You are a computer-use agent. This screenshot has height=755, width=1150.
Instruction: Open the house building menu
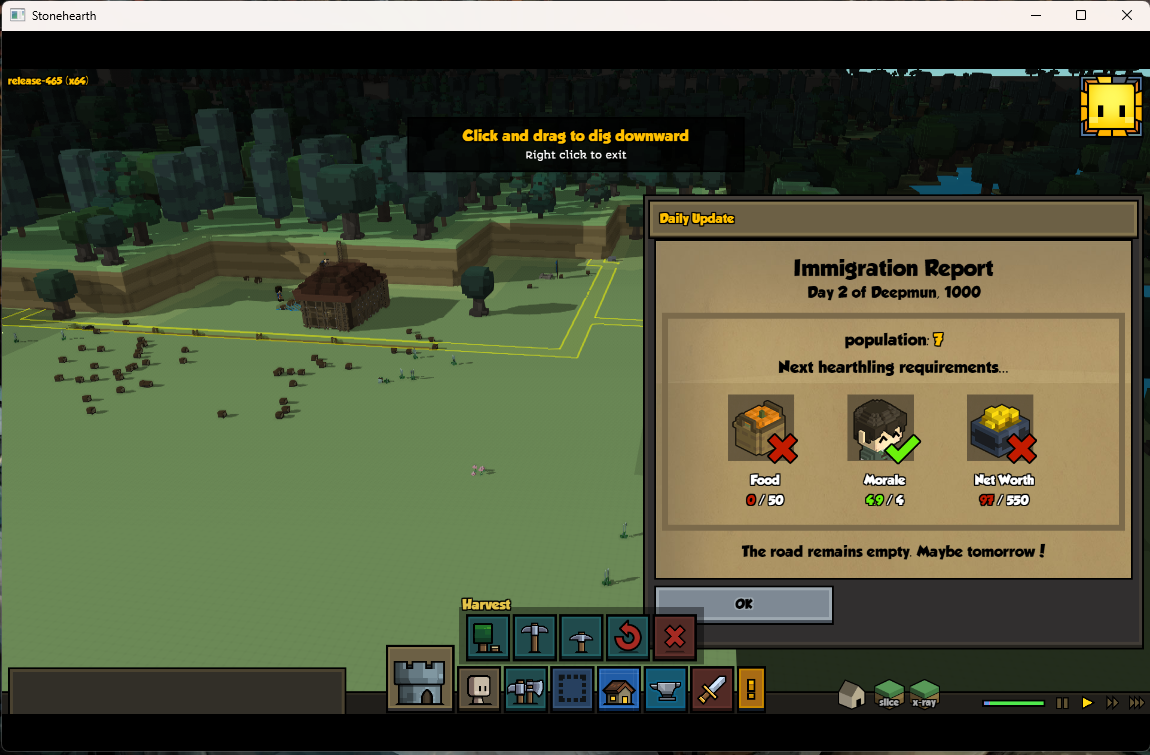[619, 689]
